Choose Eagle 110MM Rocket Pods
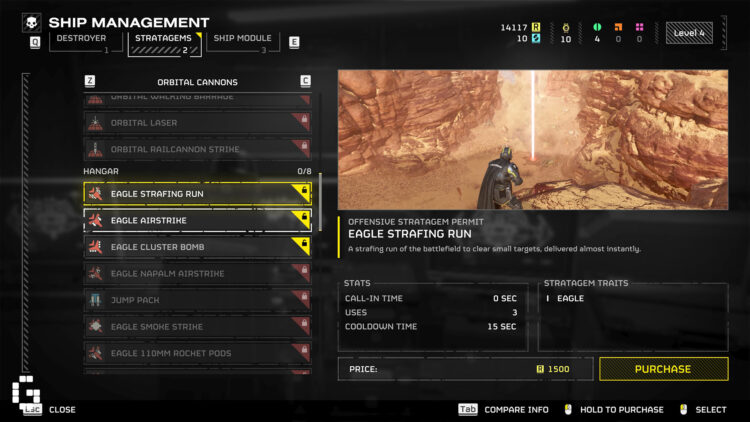Screen dimensions: 750x422 coord(197,353)
